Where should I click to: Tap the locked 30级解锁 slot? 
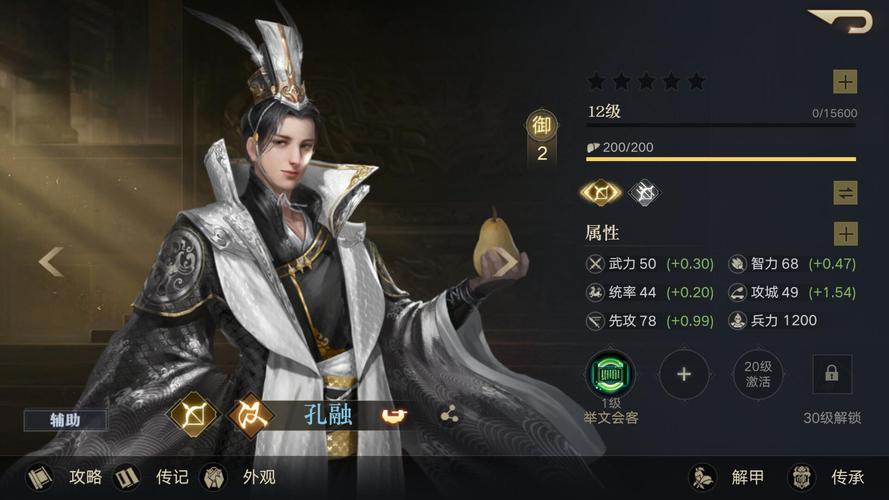click(x=832, y=375)
